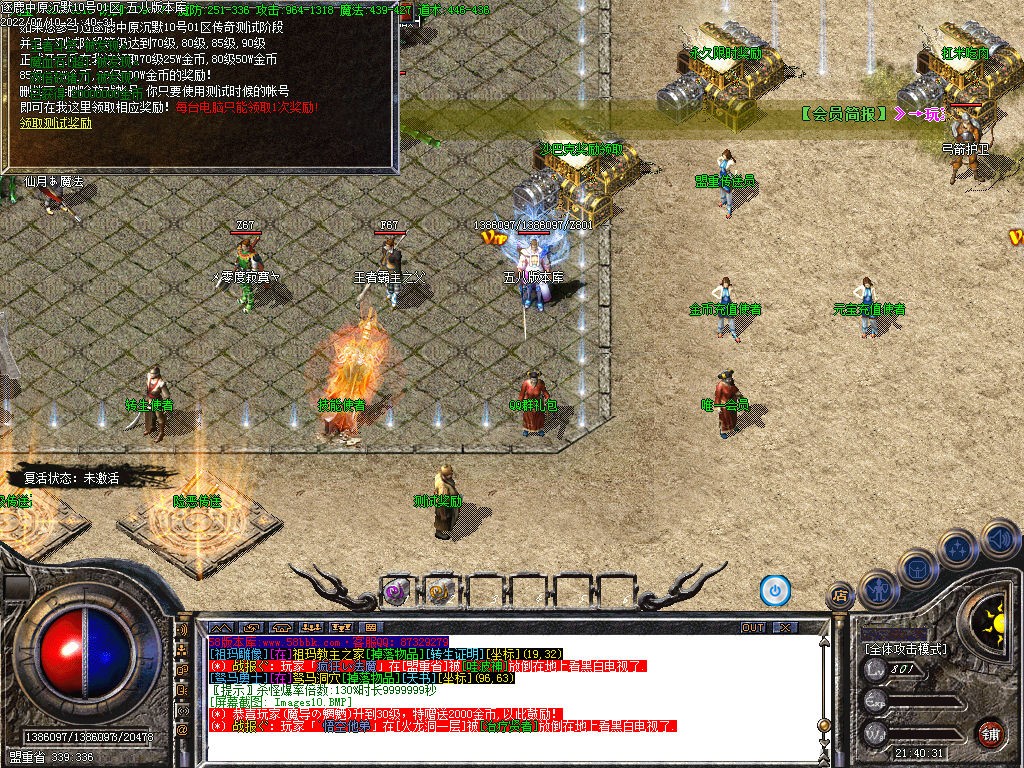Open the red 铺 stall button
The image size is (1024, 768).
click(990, 733)
